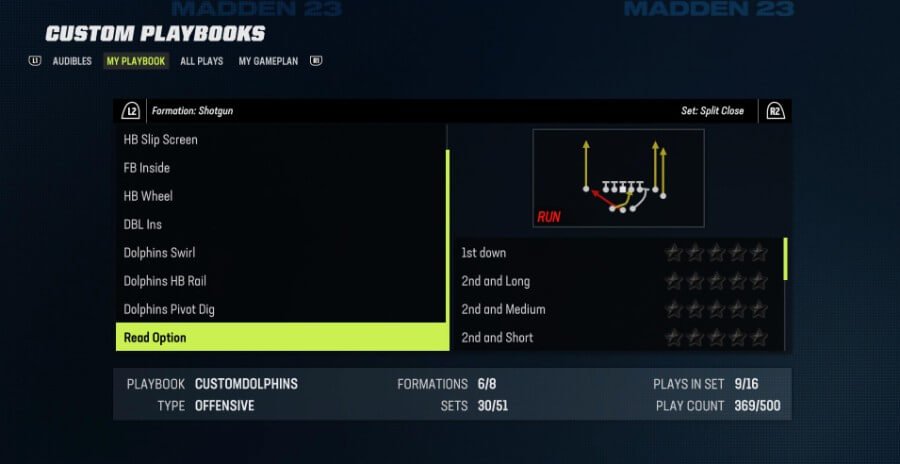Open the All Plays tab

(x=201, y=61)
